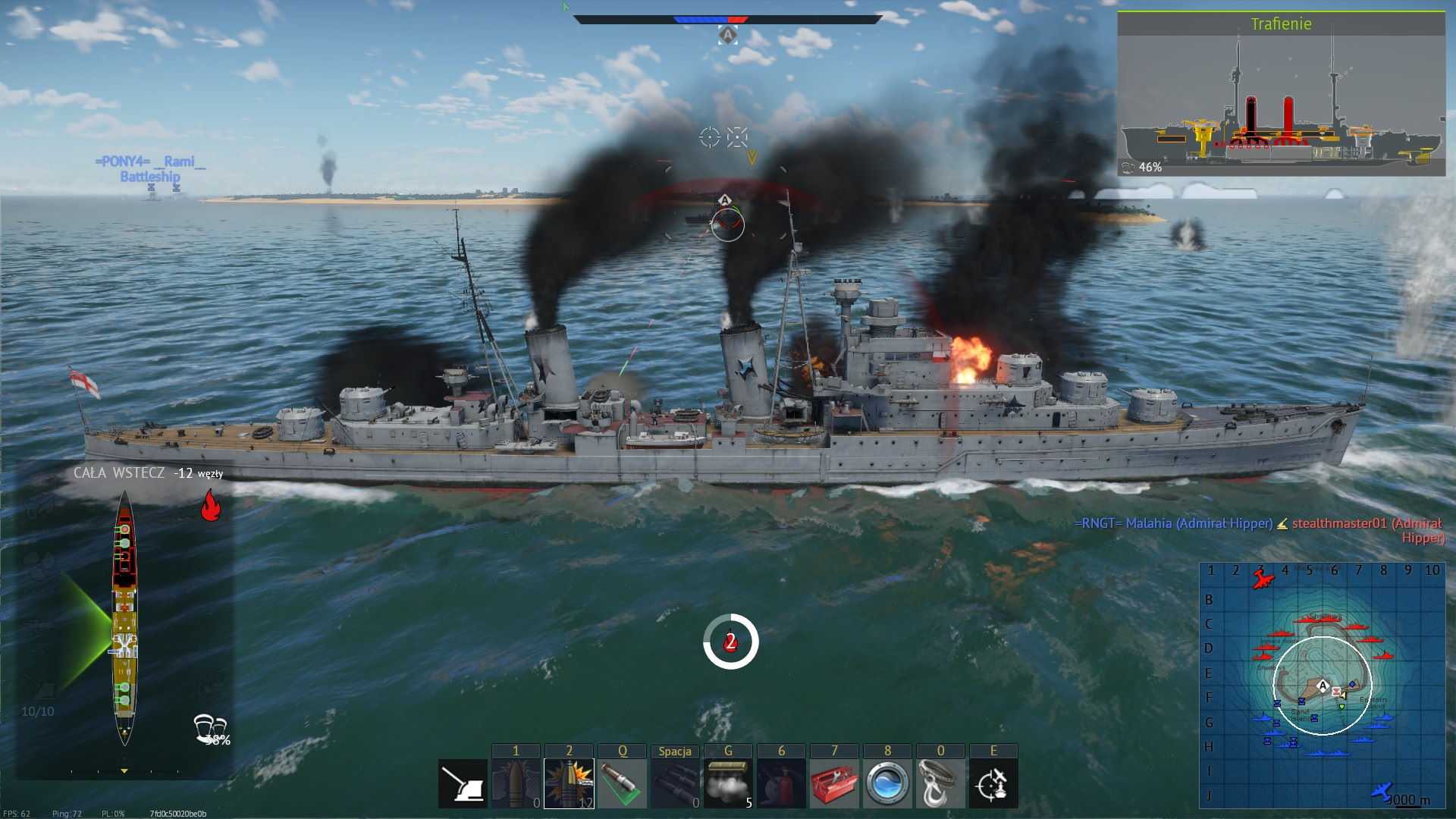Select the main gun turret weapon icon
1456x819 pixels.
[463, 784]
